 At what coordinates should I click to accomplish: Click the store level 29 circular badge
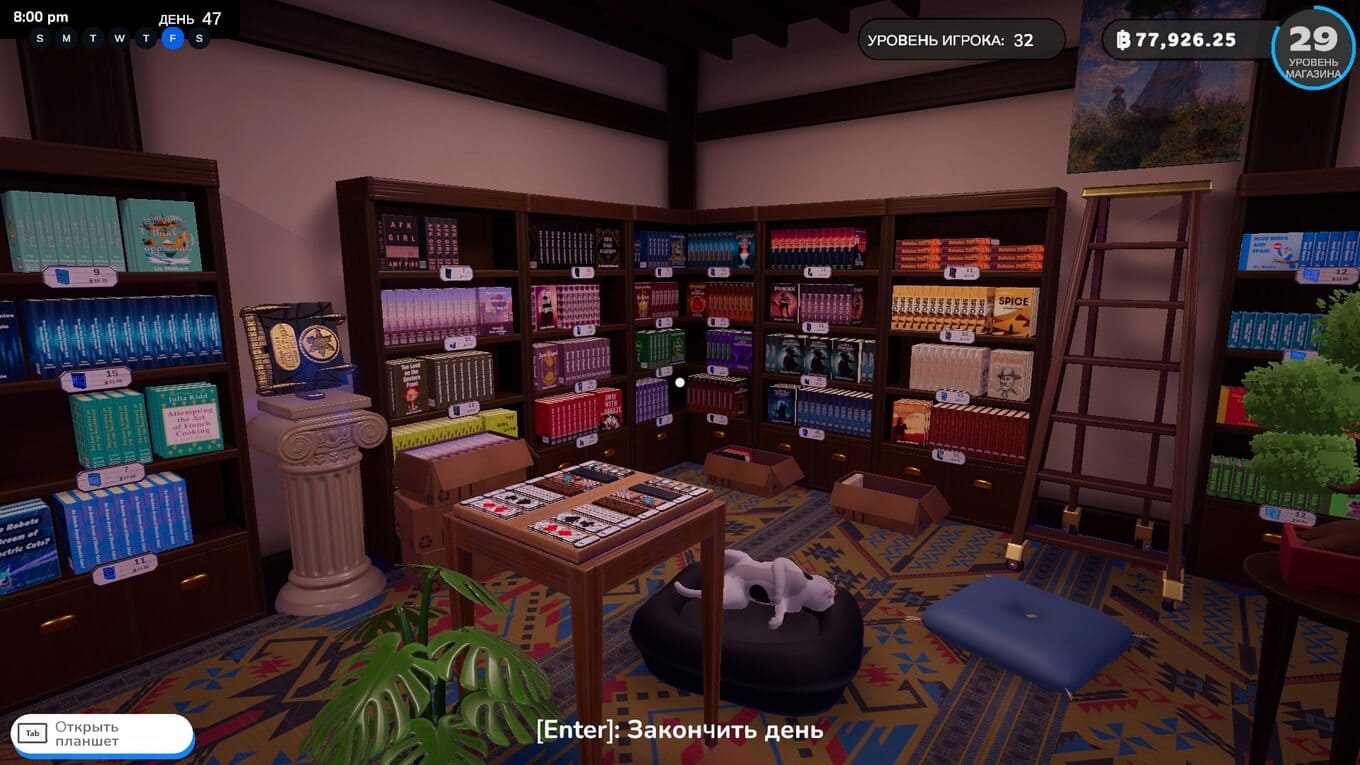point(1312,47)
